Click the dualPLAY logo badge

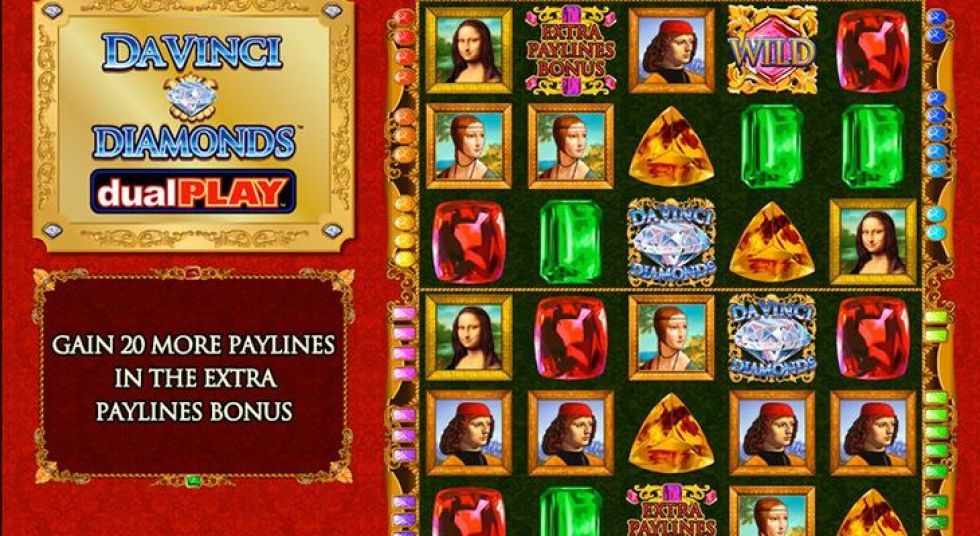click(193, 191)
